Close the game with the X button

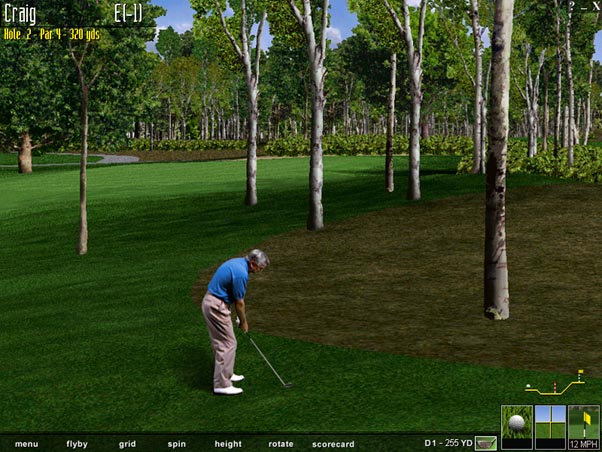coord(595,6)
